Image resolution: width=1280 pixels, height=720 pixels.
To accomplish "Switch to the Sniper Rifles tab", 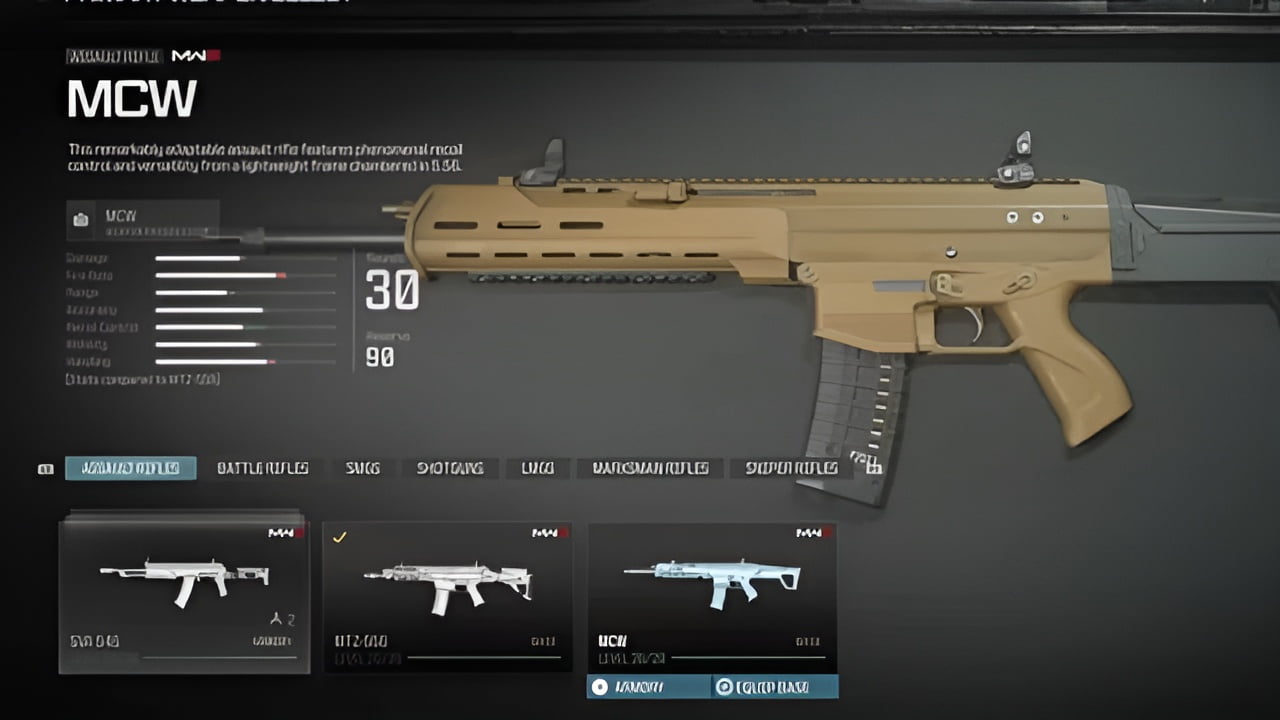I will coord(791,468).
